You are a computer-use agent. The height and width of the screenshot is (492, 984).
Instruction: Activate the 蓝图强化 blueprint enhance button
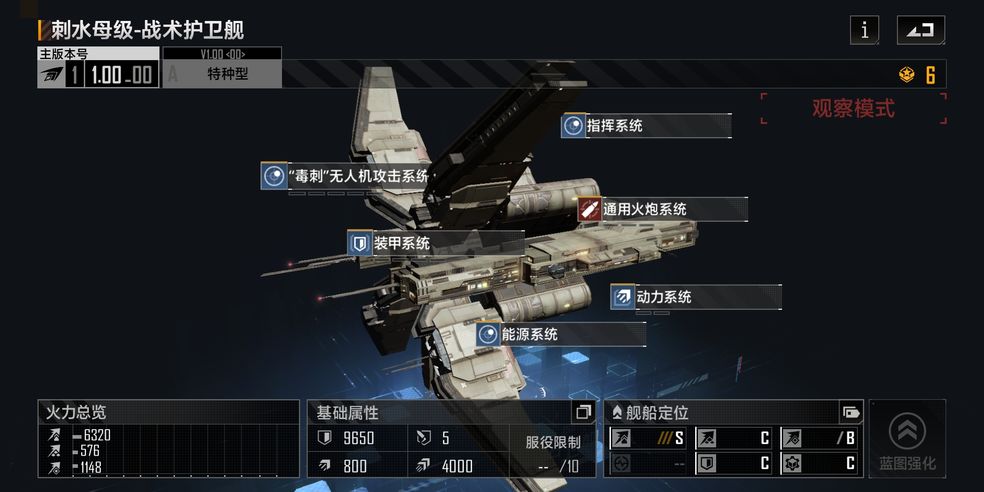(907, 438)
